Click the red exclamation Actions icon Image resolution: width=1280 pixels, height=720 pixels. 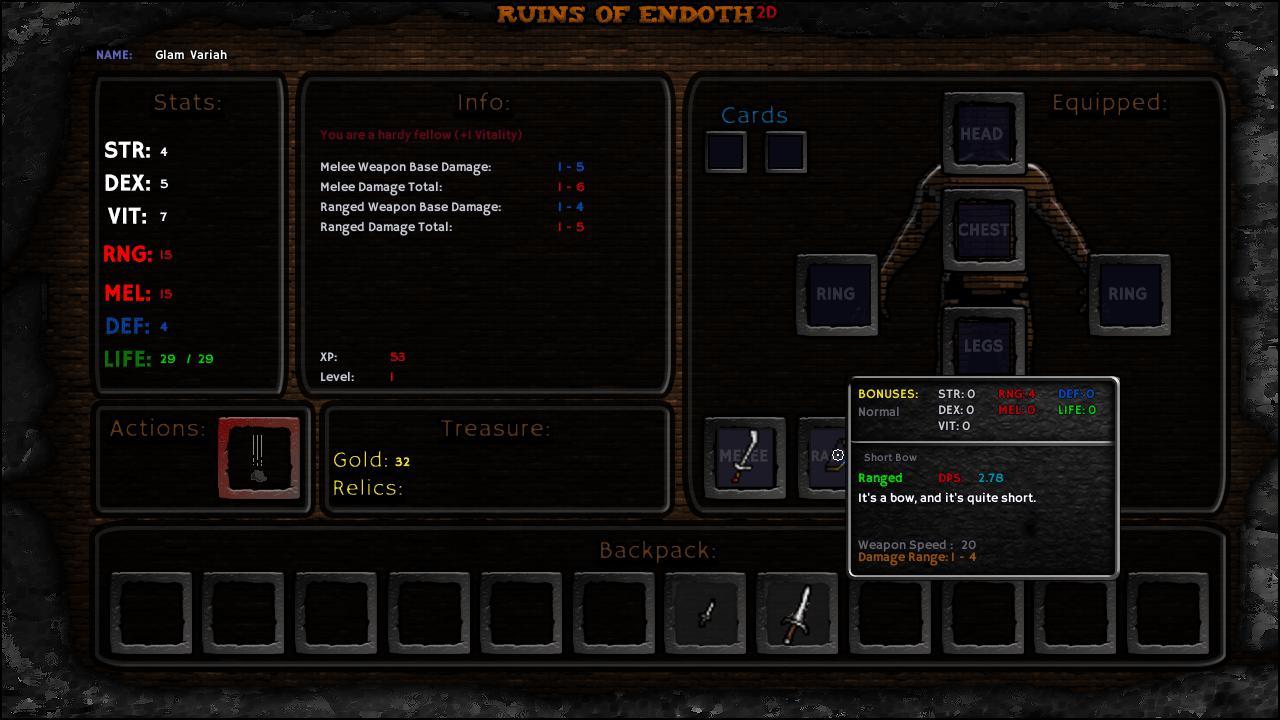point(258,458)
